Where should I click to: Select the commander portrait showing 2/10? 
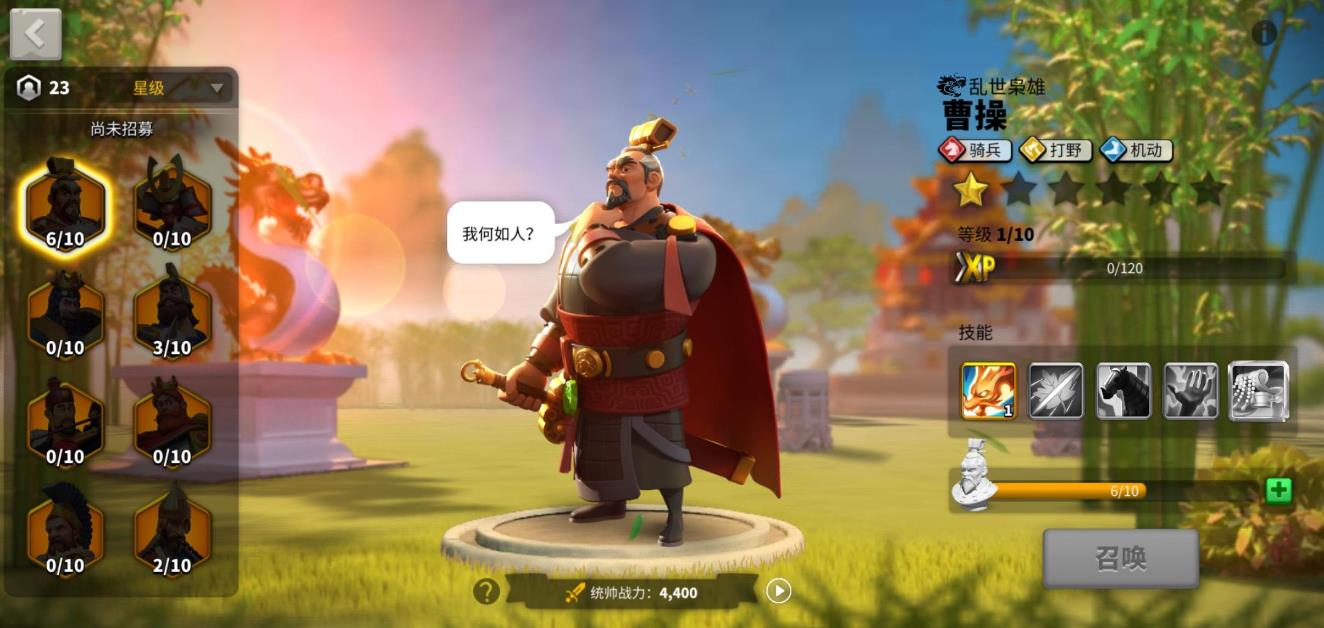[172, 531]
